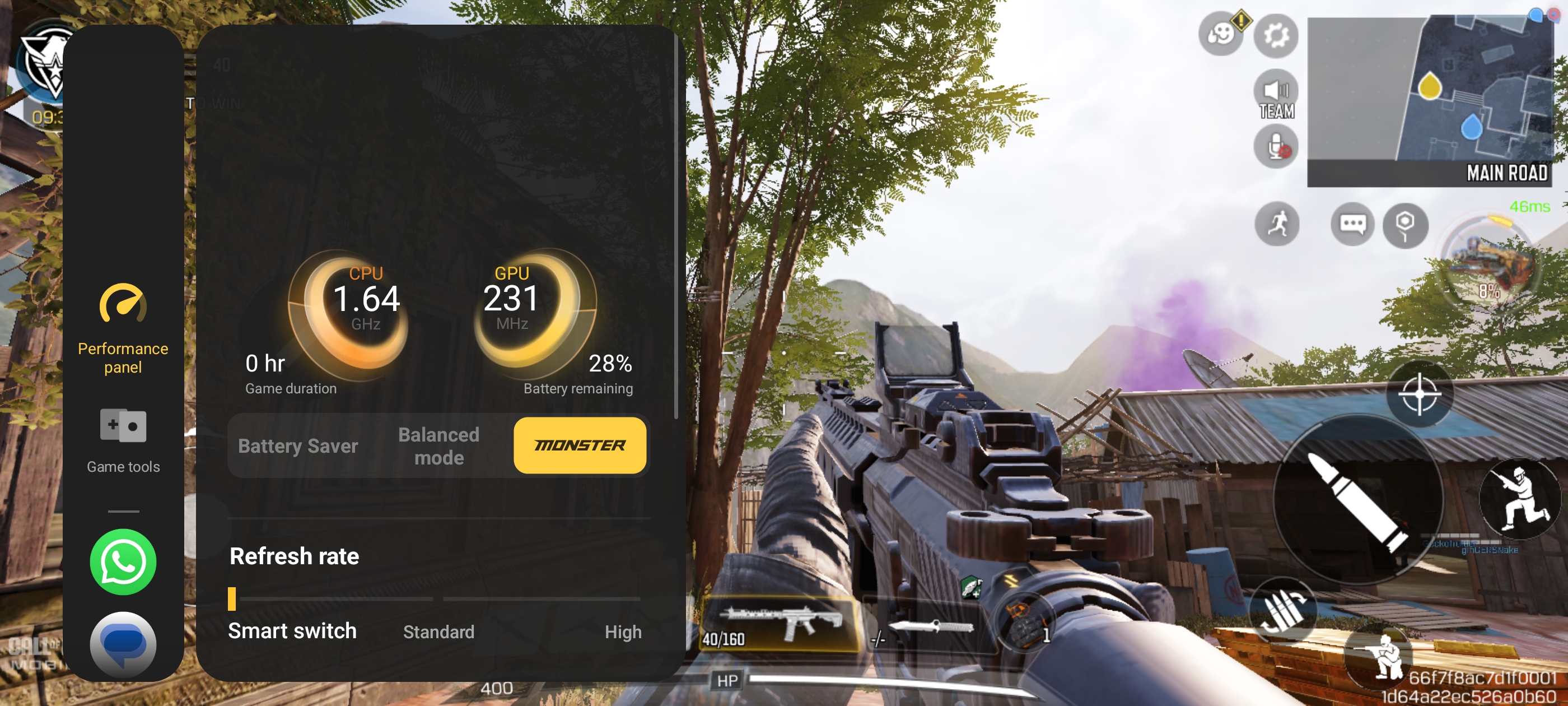The width and height of the screenshot is (1568, 706).
Task: Toggle the TEAM speaker audio
Action: (1276, 97)
